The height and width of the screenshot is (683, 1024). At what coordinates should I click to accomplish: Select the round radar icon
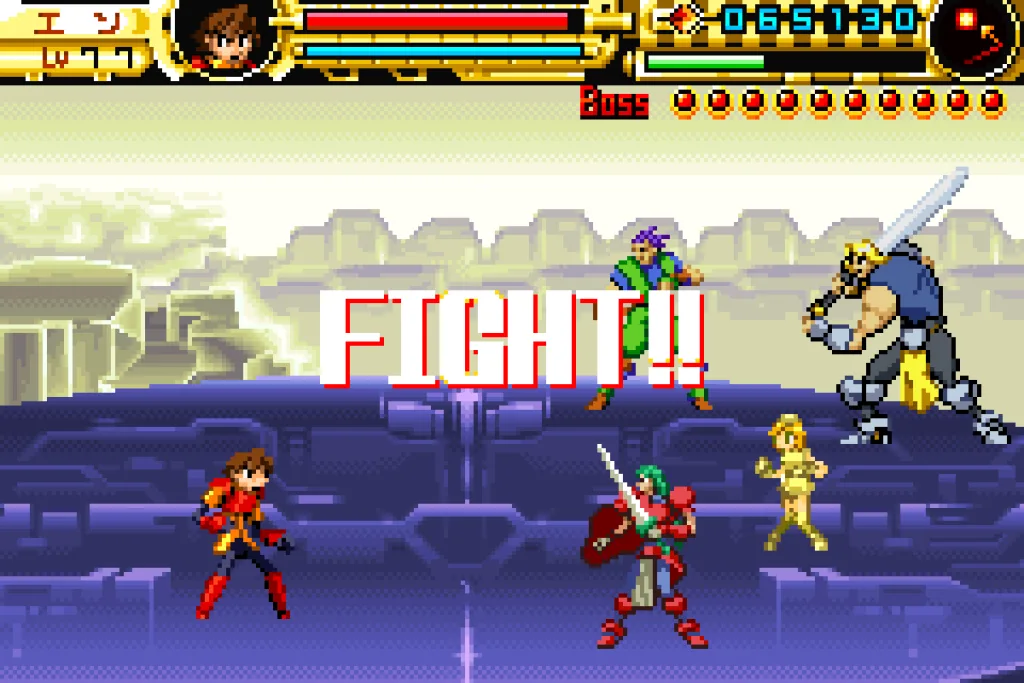point(972,36)
